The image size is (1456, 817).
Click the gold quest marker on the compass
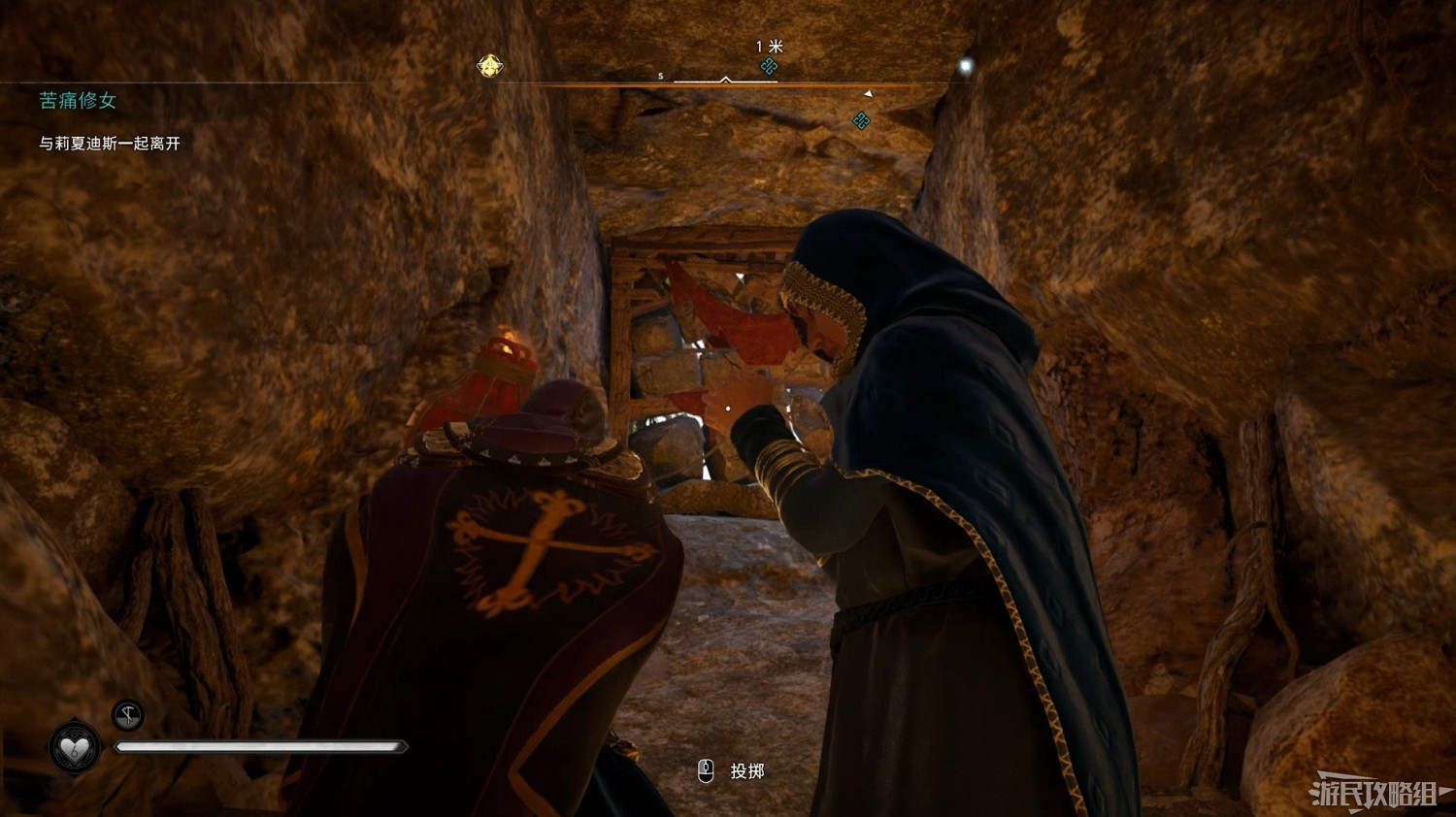click(490, 65)
